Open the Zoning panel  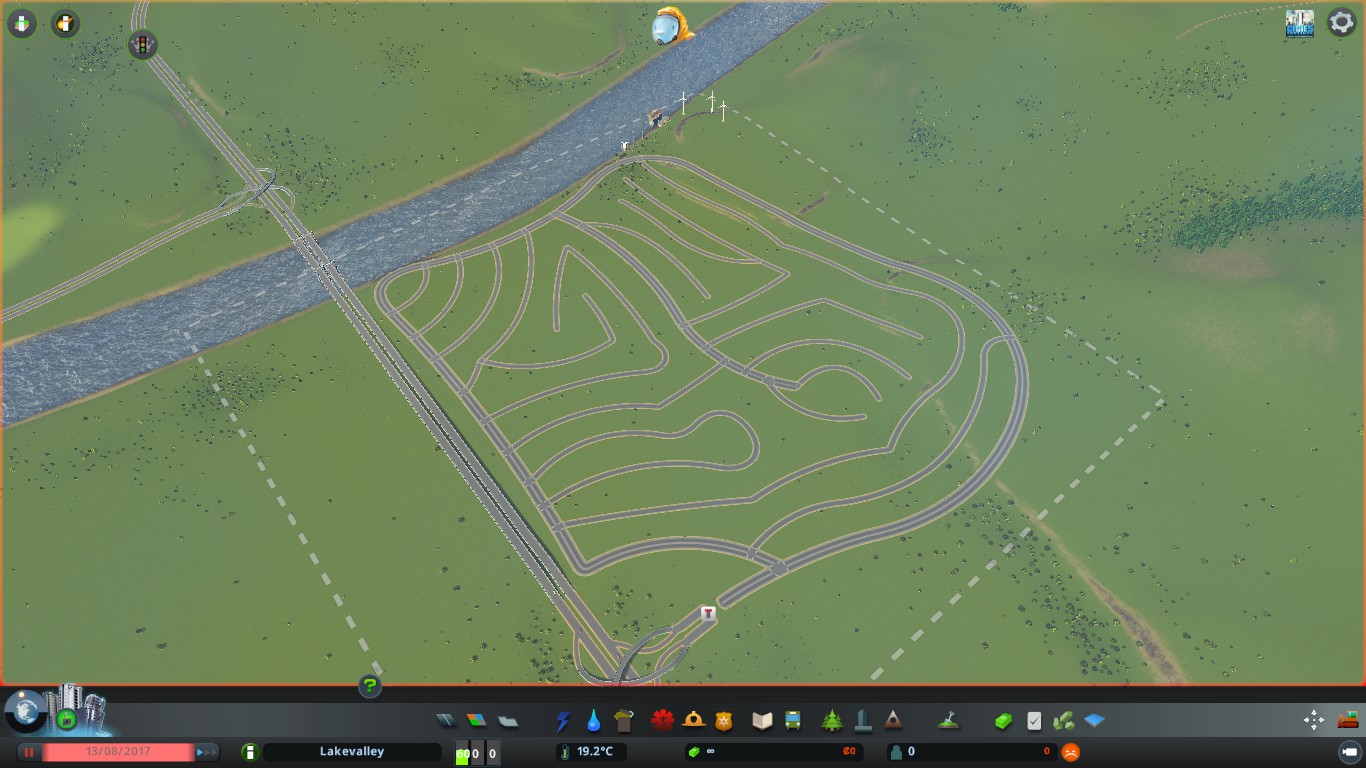click(x=476, y=719)
